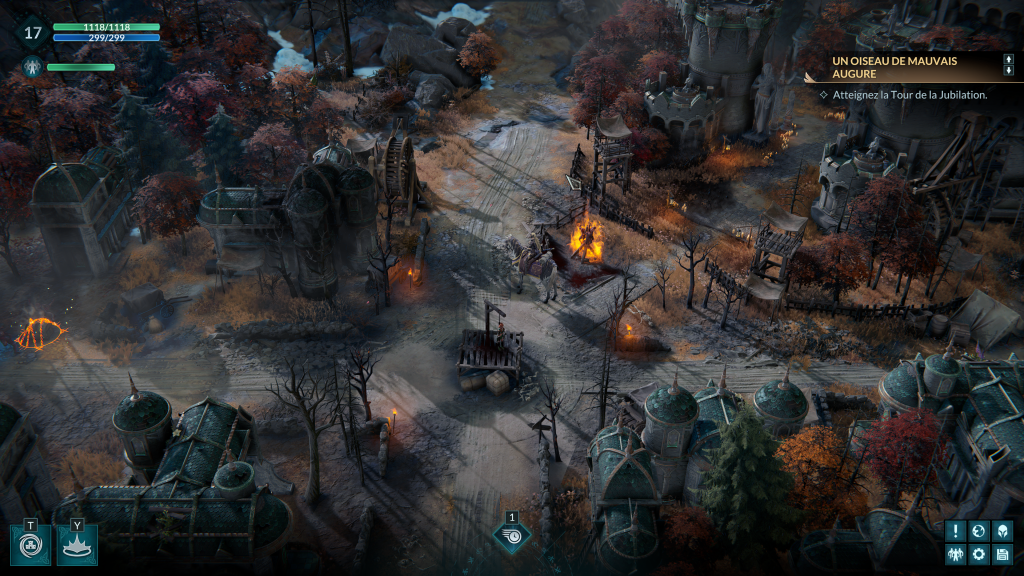Open the world map globe icon

click(979, 531)
